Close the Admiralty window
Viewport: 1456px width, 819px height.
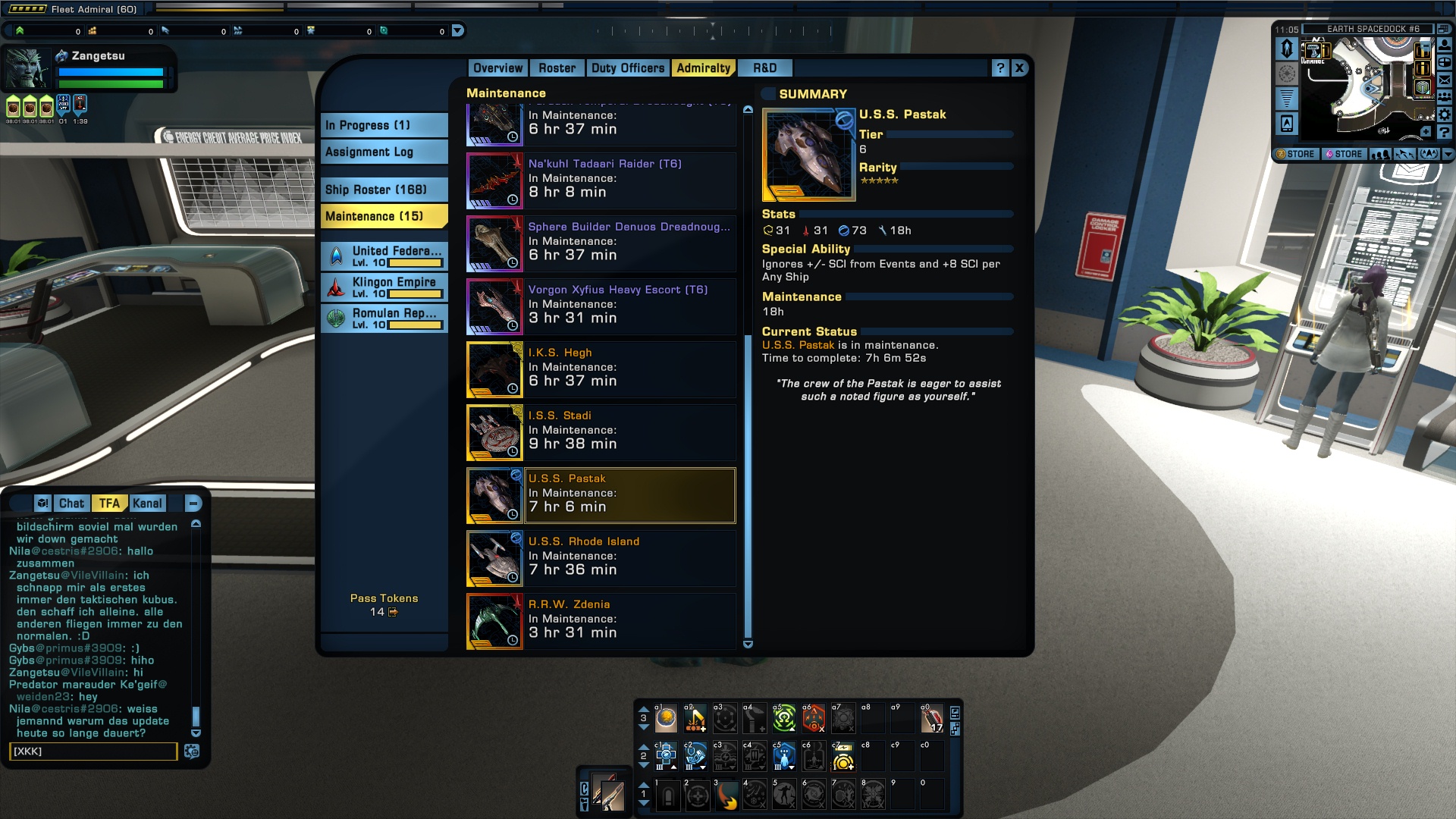click(x=1019, y=68)
